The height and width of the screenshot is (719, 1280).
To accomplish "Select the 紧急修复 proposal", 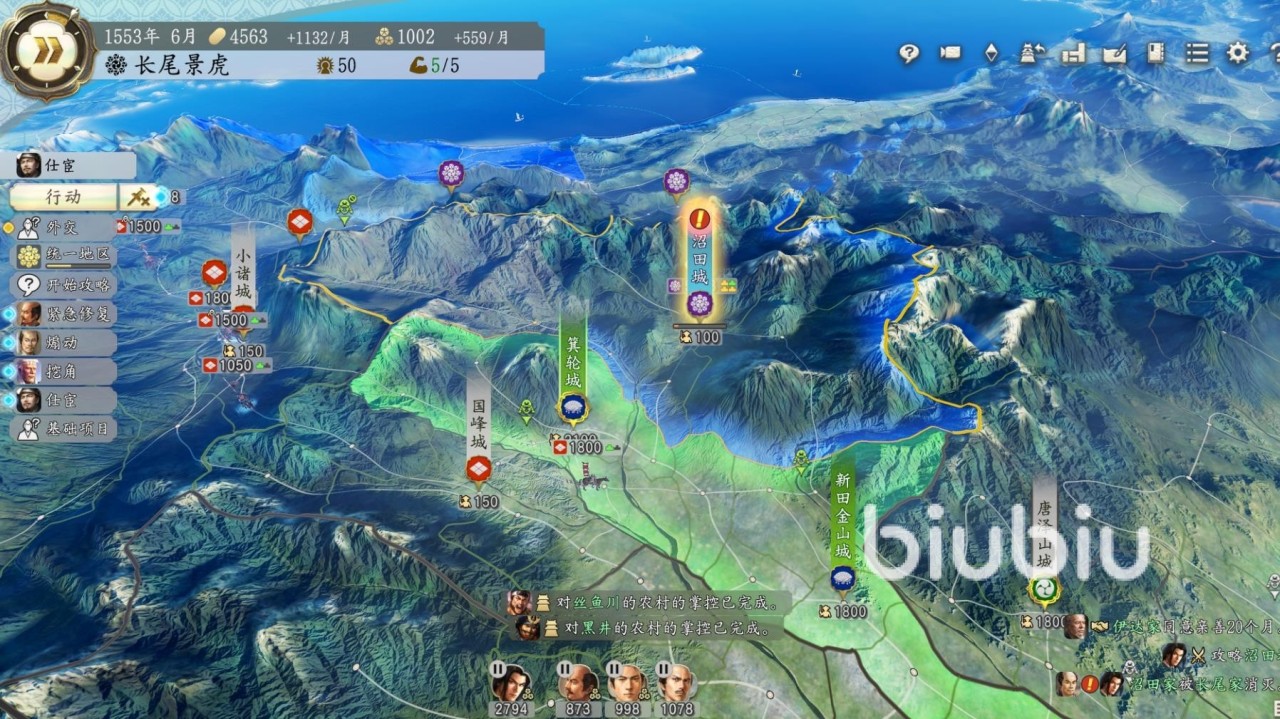I will pyautogui.click(x=66, y=313).
